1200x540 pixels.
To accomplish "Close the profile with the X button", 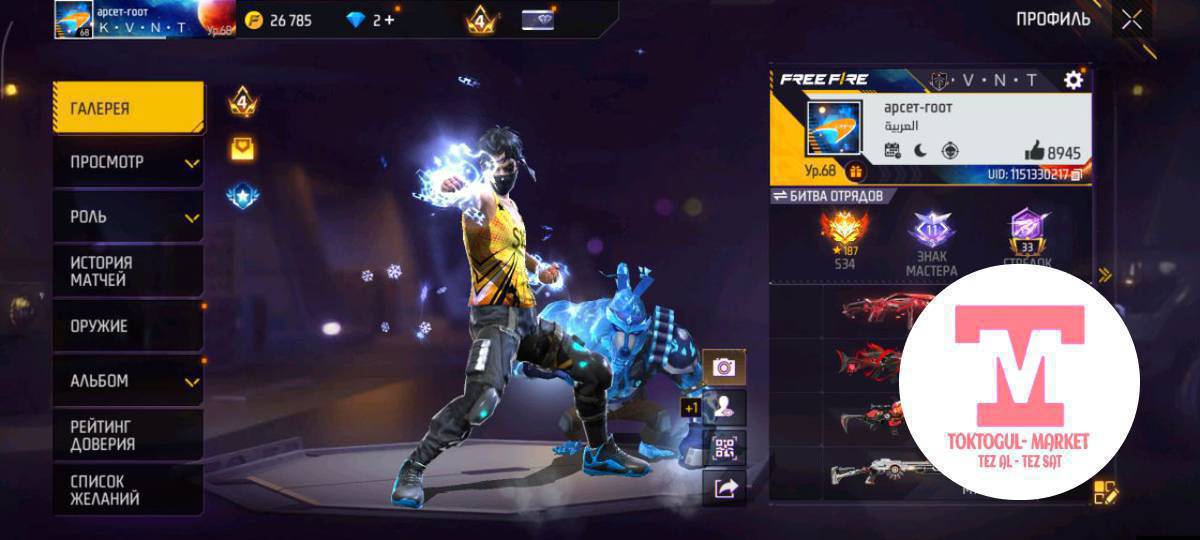I will pyautogui.click(x=1131, y=20).
